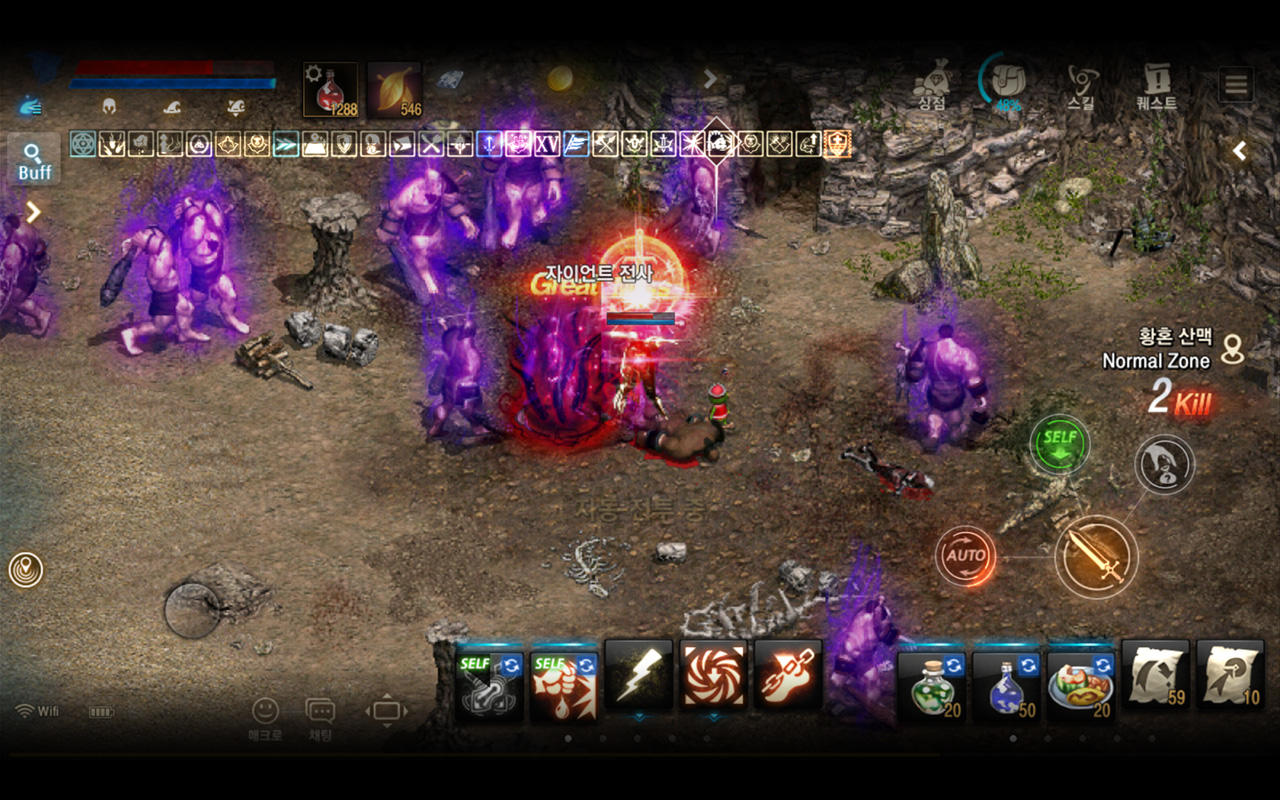Select the lightning bolt skill in the hotbar

(638, 680)
